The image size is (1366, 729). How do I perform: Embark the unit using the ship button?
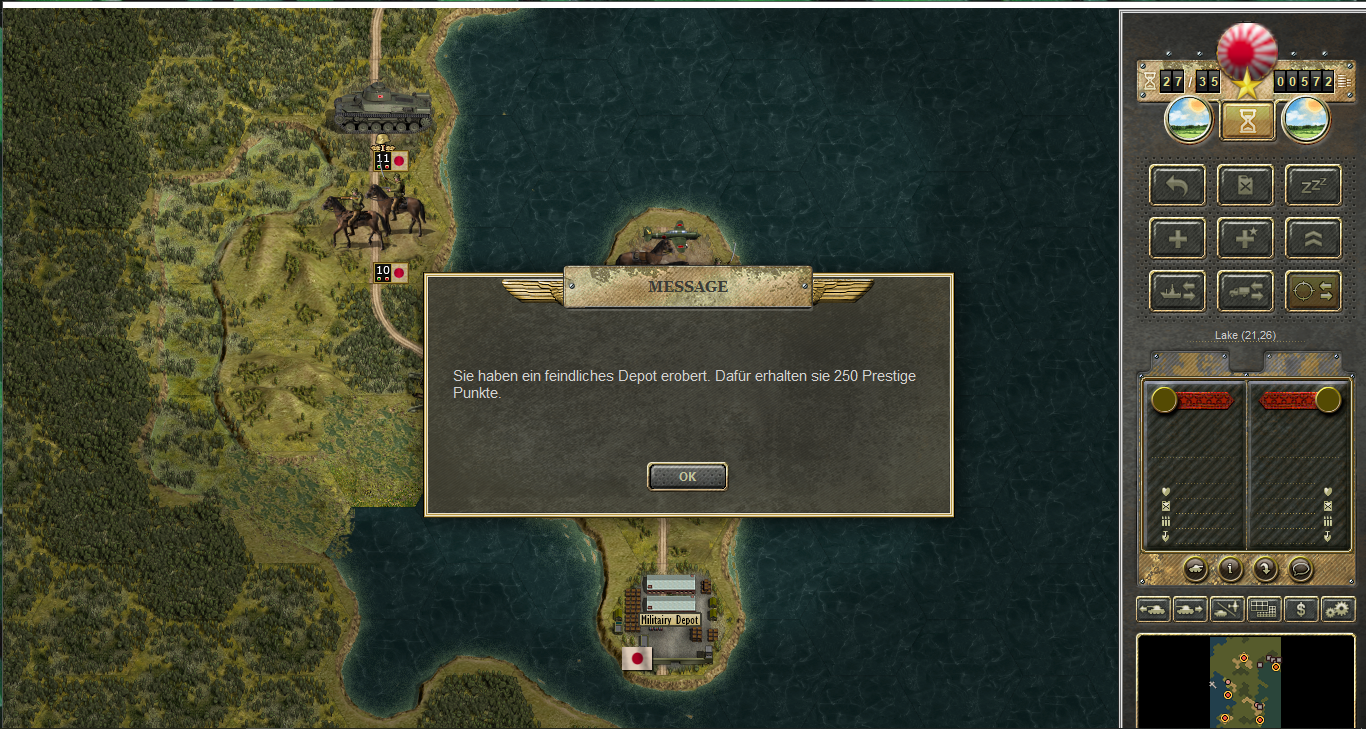point(1177,292)
